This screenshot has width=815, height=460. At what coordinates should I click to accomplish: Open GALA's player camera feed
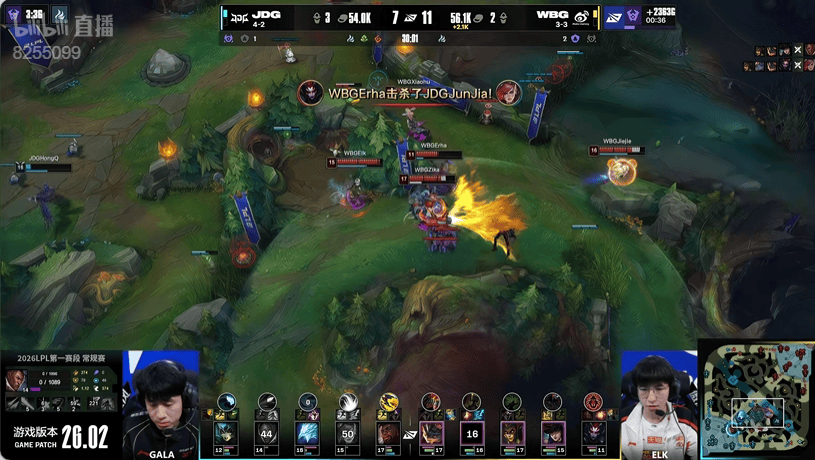160,400
